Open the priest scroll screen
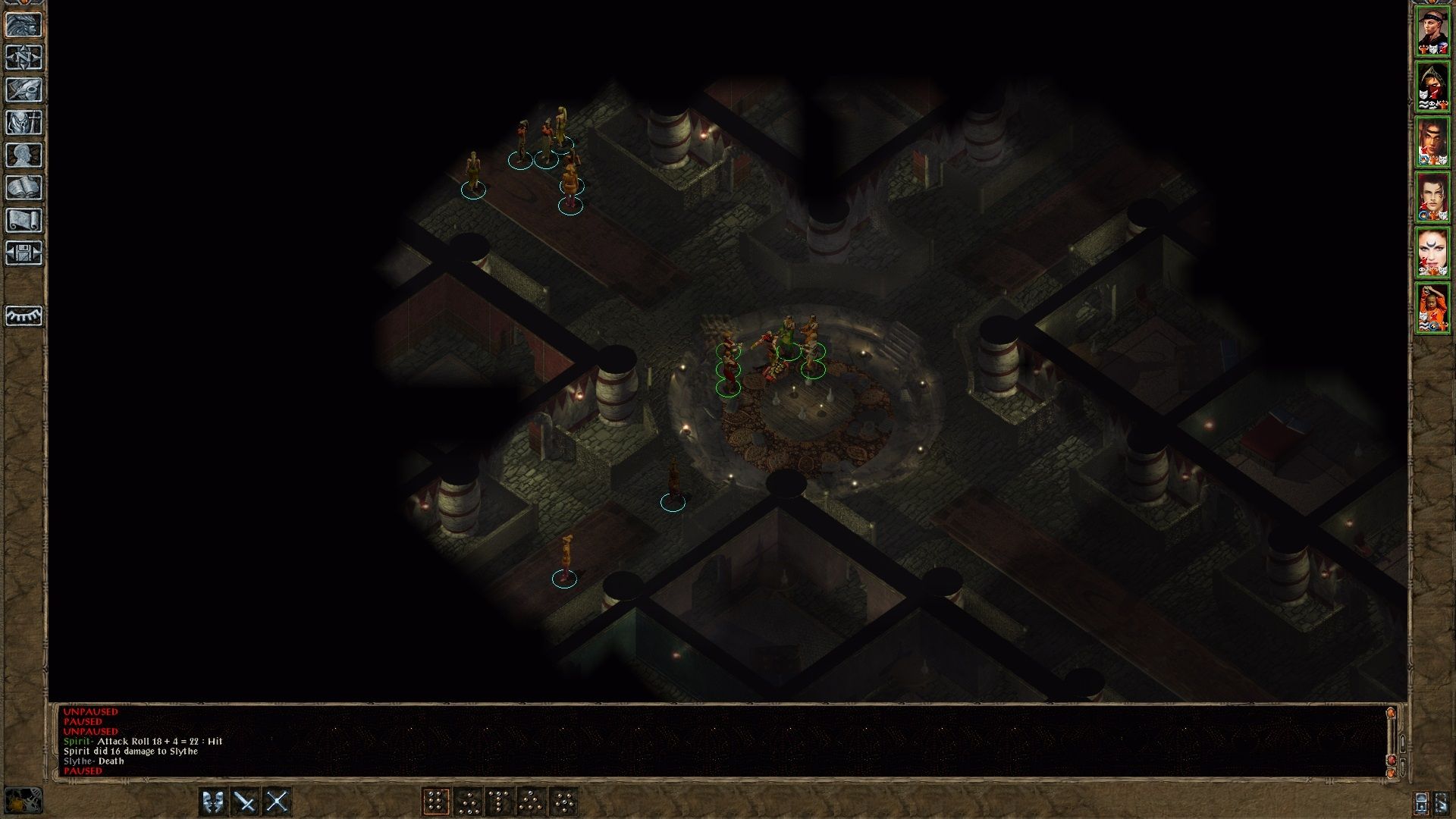Viewport: 1456px width, 819px height. [x=24, y=221]
